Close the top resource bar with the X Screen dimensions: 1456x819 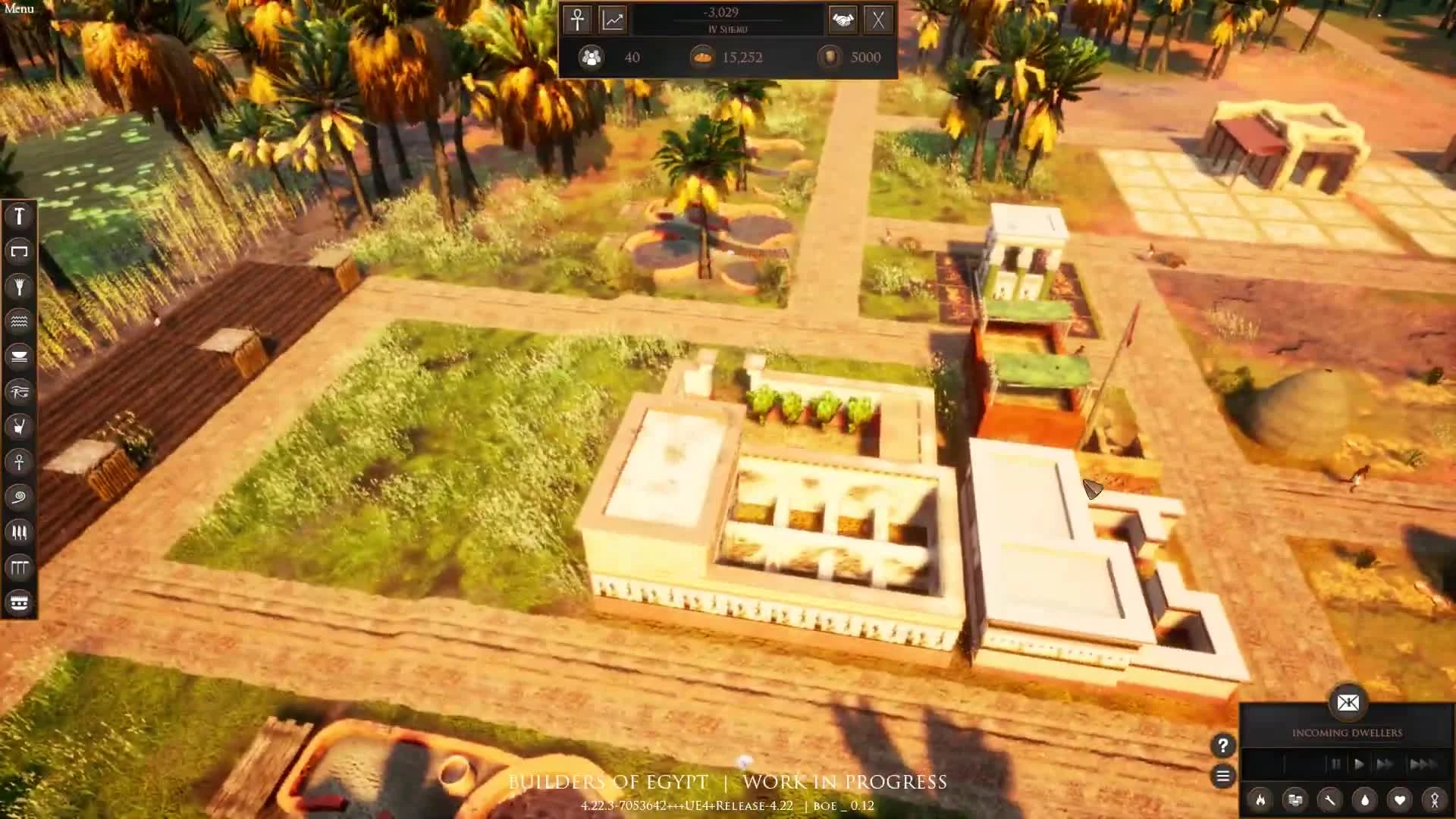pyautogui.click(x=880, y=20)
